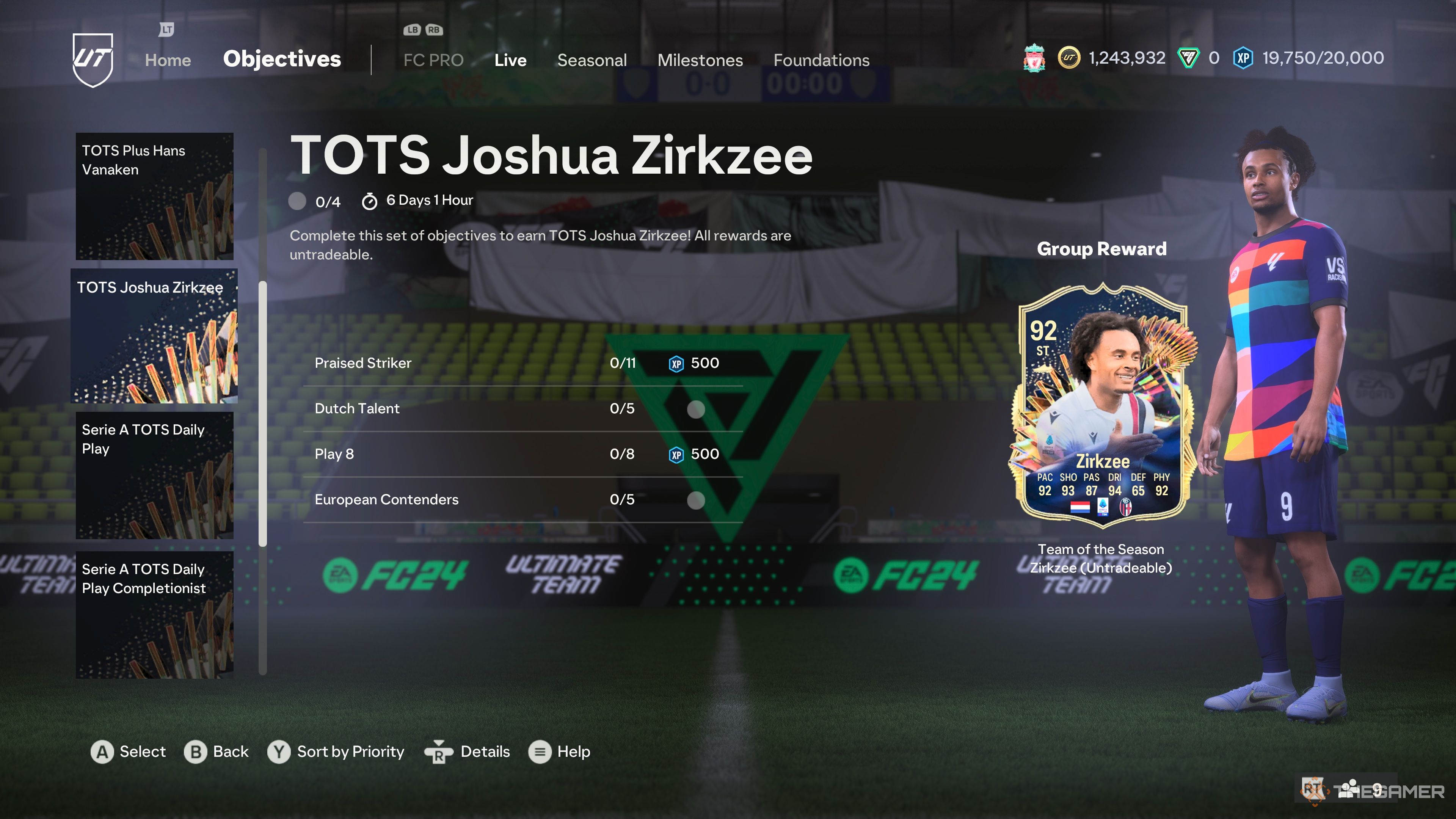This screenshot has width=1456, height=819.
Task: Switch to the Milestones tab
Action: pos(700,60)
